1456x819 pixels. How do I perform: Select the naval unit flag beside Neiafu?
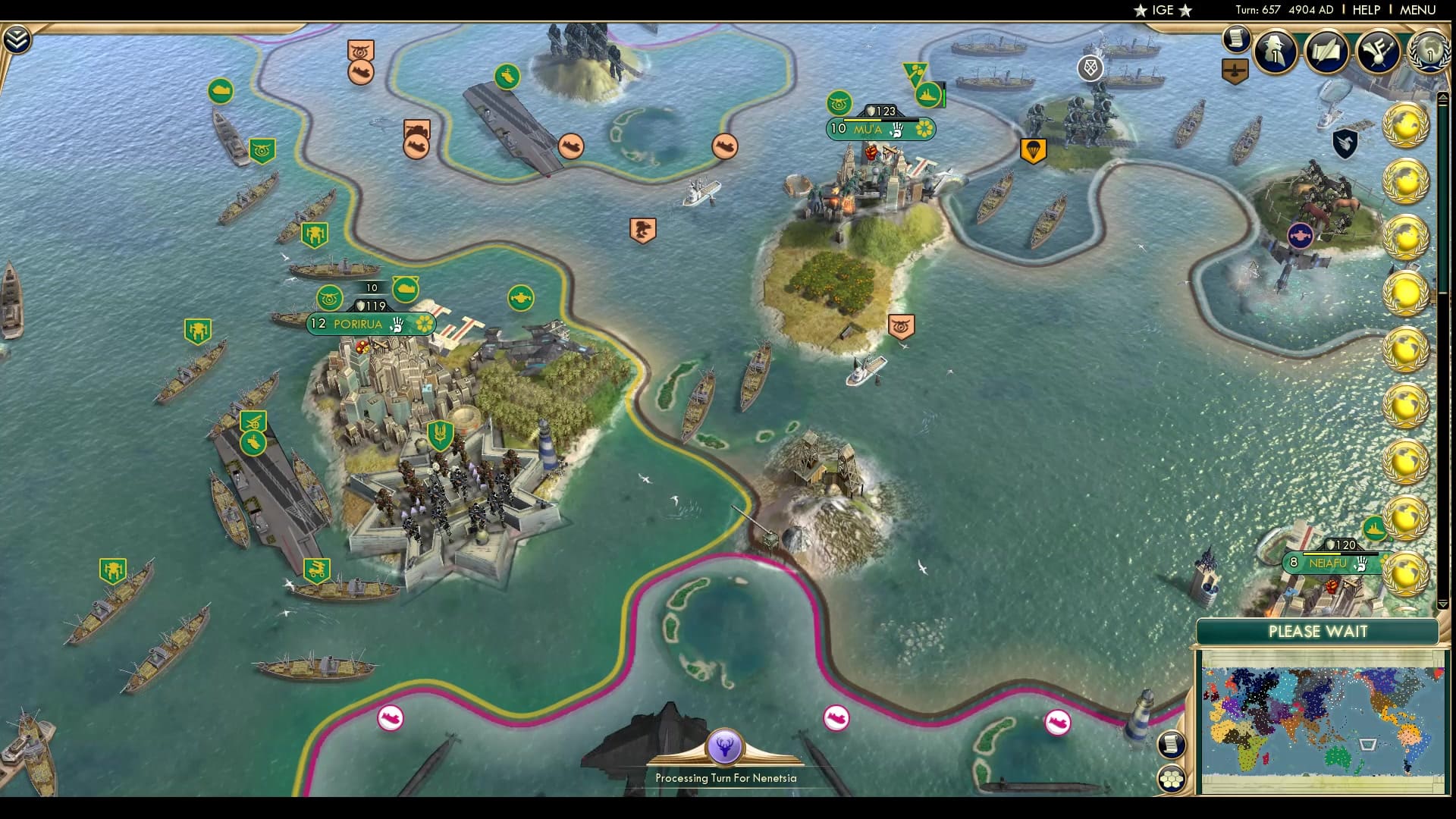(x=1376, y=527)
